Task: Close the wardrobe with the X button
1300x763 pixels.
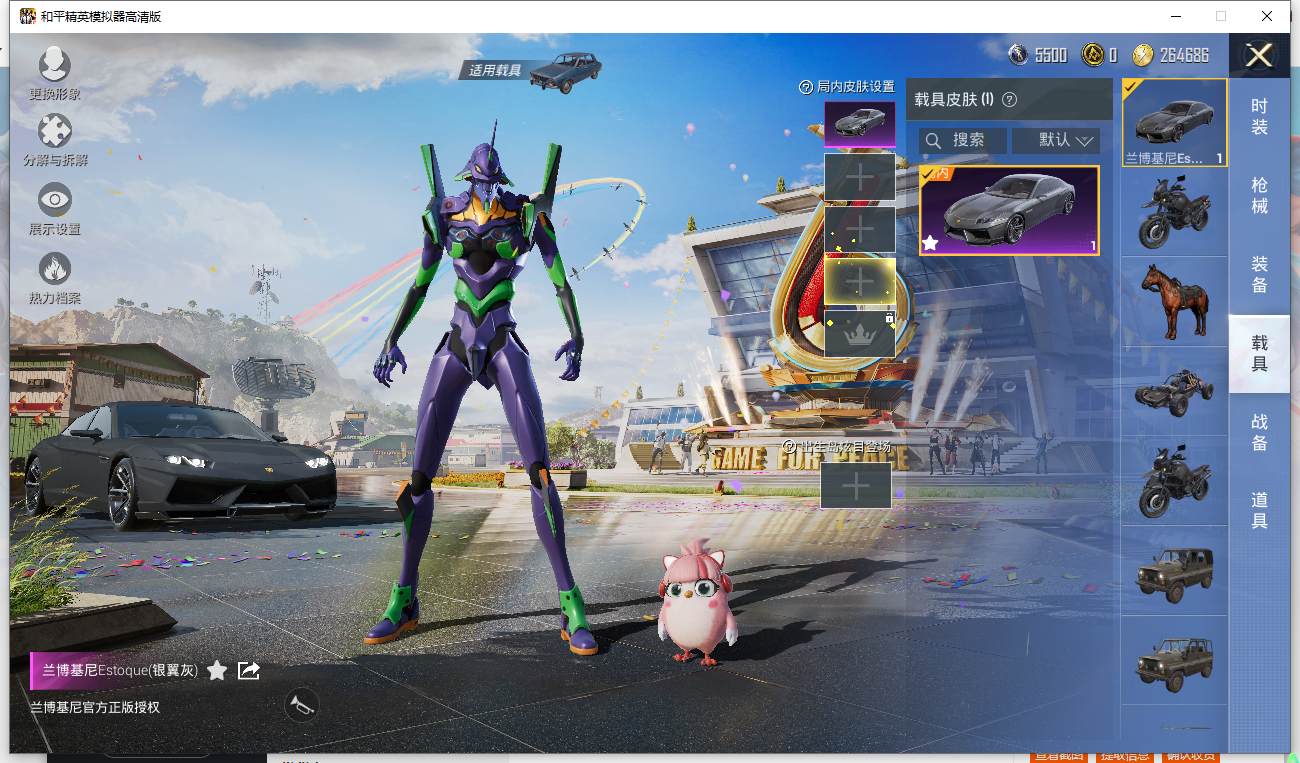Action: click(1258, 56)
